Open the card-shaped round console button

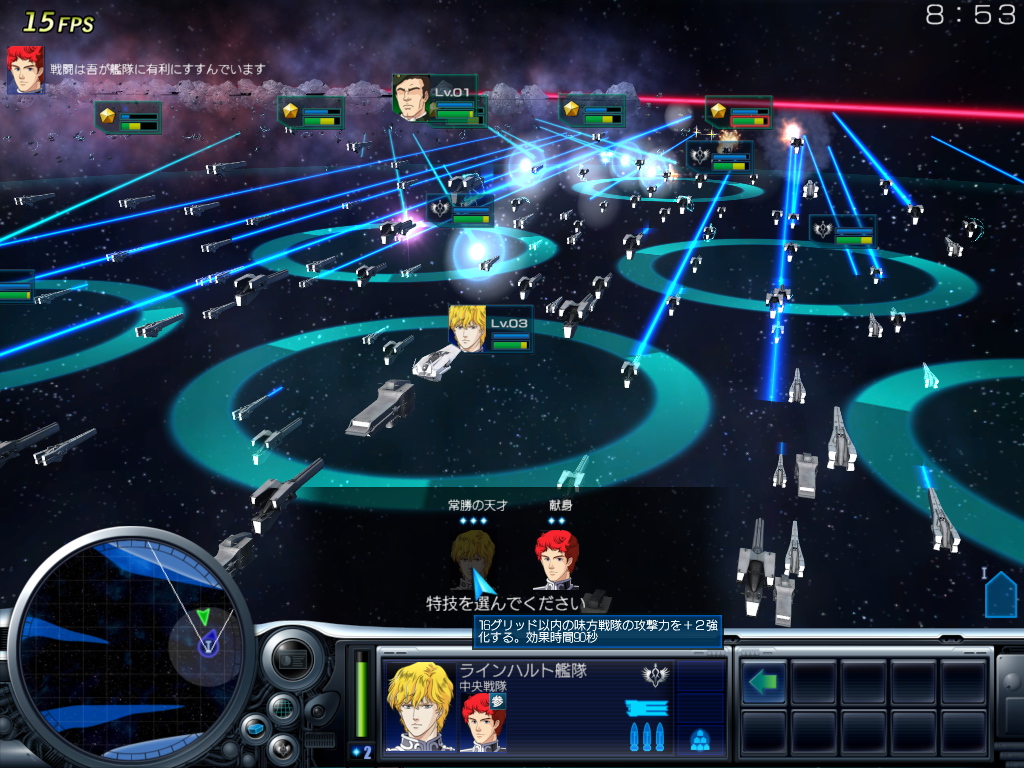click(290, 658)
